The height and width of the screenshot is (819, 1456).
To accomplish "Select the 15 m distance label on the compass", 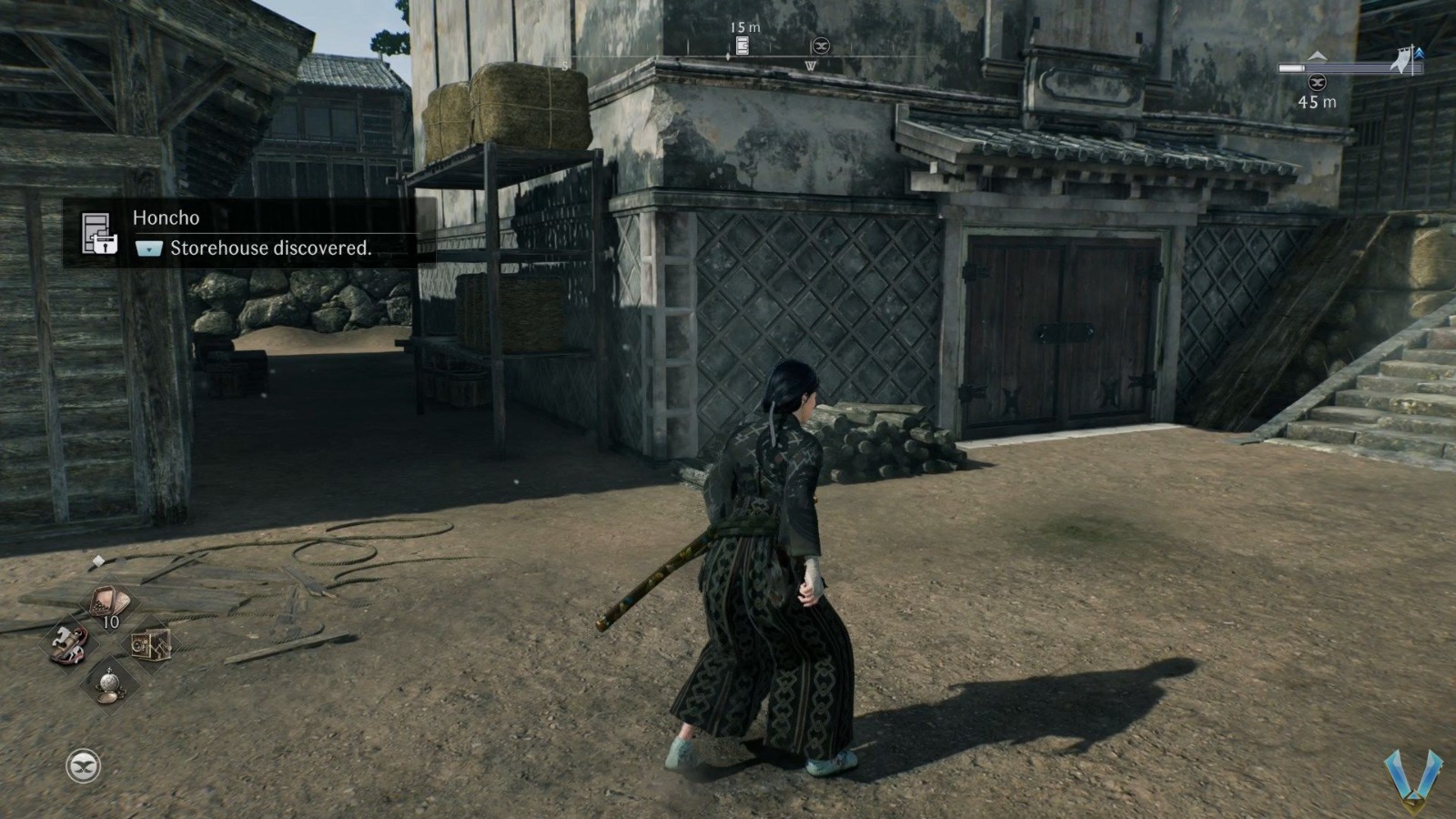I will pyautogui.click(x=745, y=26).
